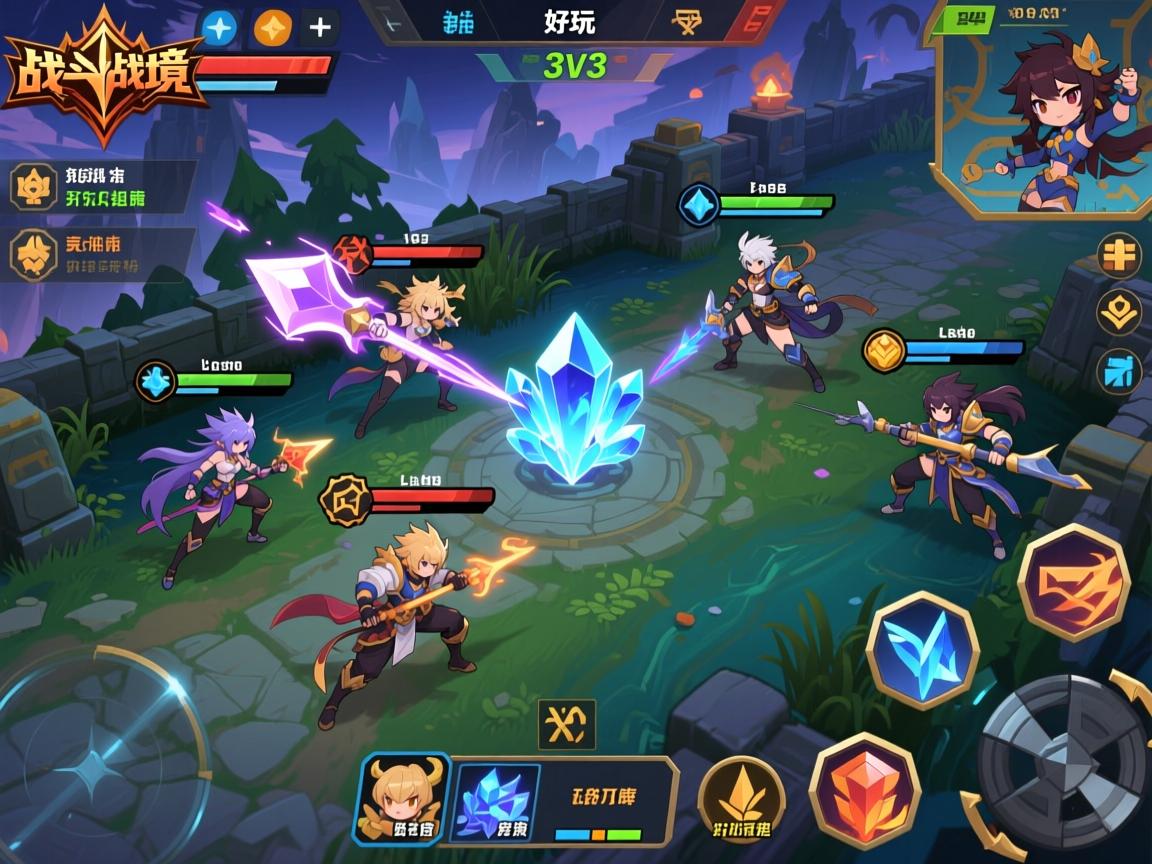This screenshot has width=1152, height=864.
Task: Click the gold chevron emblem side button
Action: point(1119,313)
